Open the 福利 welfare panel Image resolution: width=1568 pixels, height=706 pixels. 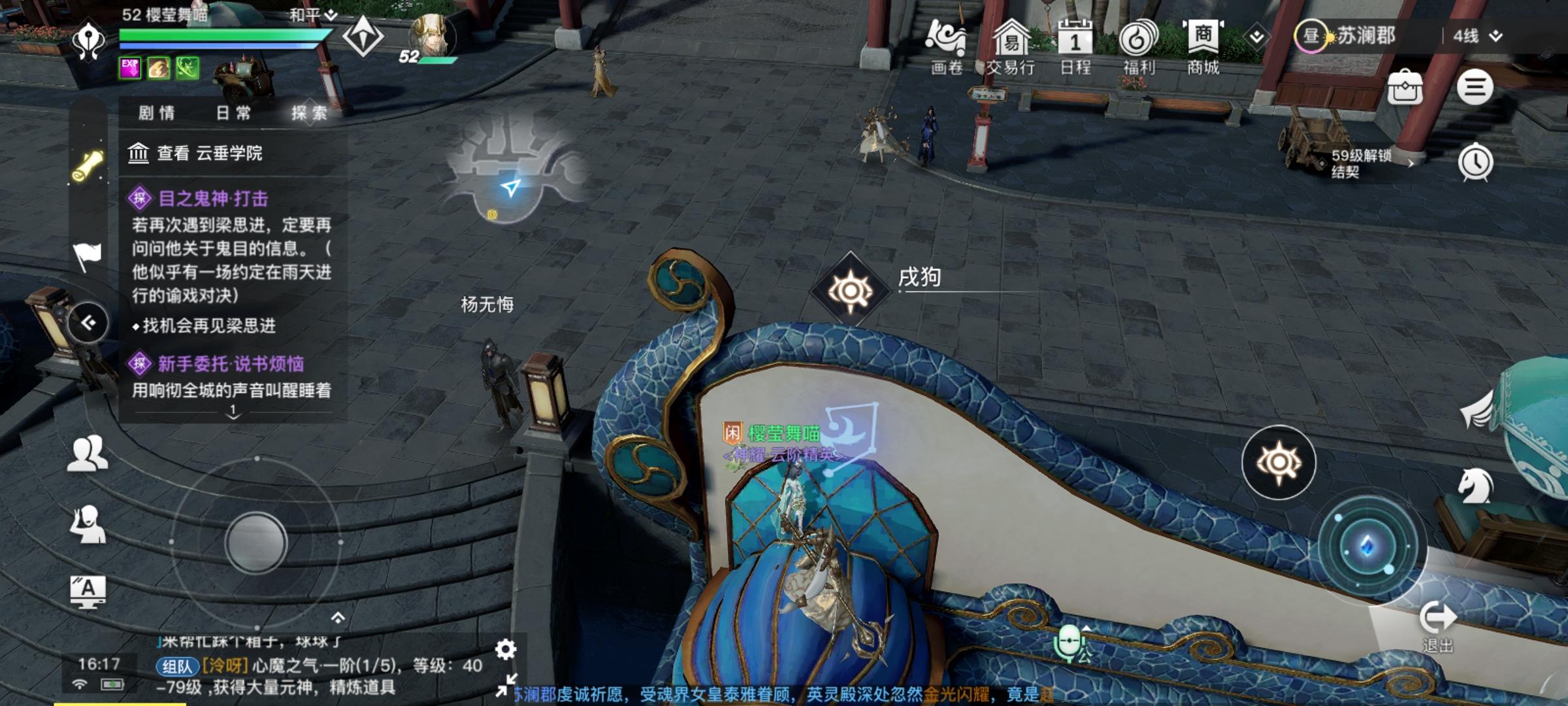1139,41
